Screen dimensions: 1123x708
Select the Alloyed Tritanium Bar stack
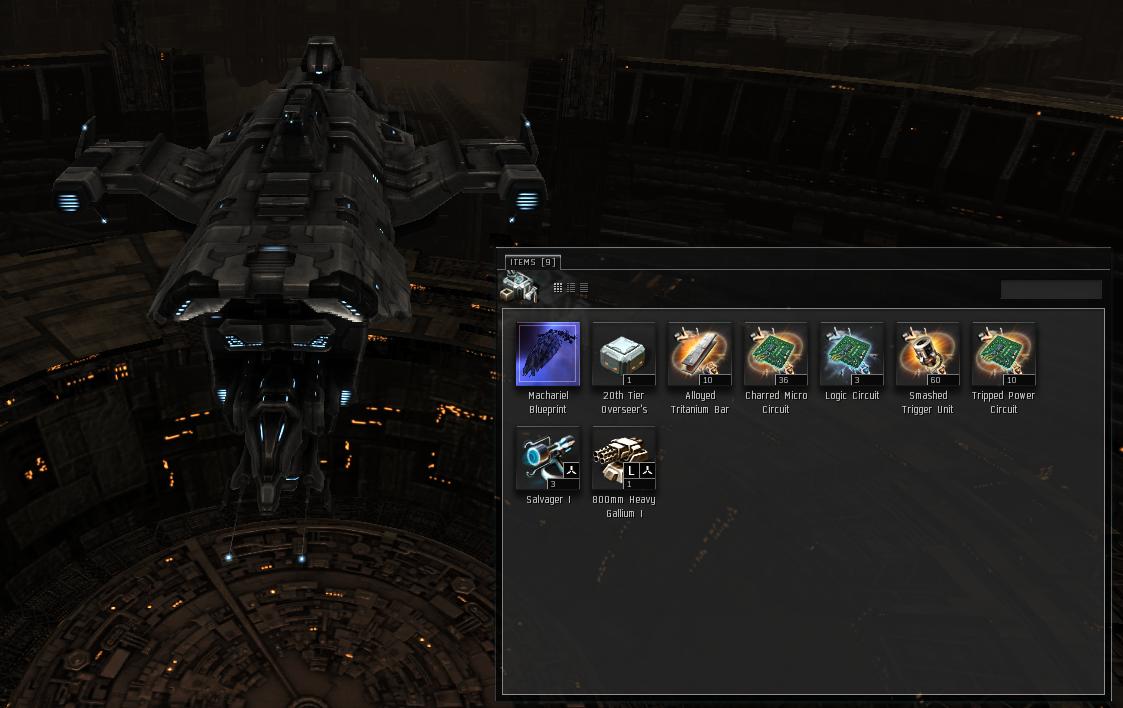click(700, 354)
